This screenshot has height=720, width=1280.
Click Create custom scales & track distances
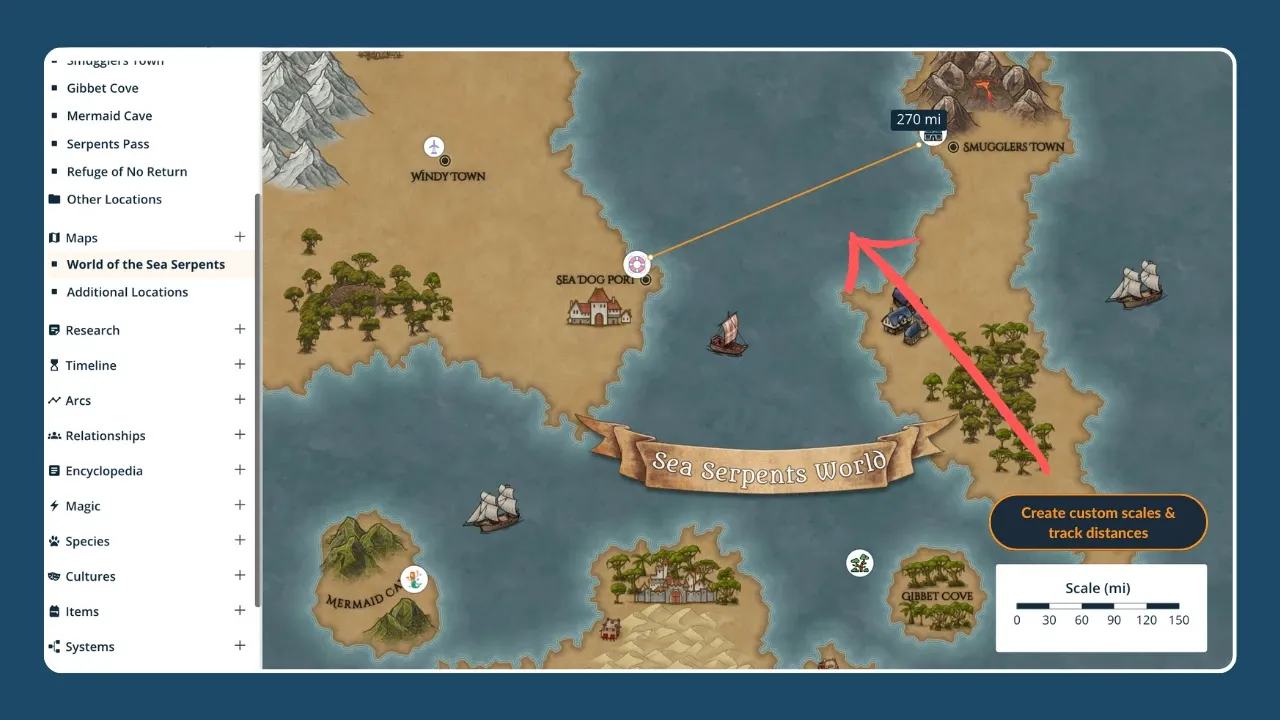point(1097,522)
